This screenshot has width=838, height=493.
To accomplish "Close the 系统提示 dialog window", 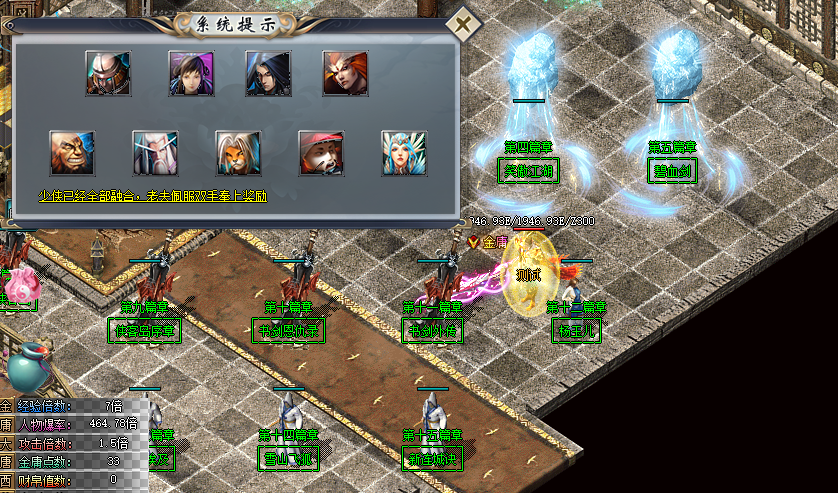I will [x=462, y=23].
